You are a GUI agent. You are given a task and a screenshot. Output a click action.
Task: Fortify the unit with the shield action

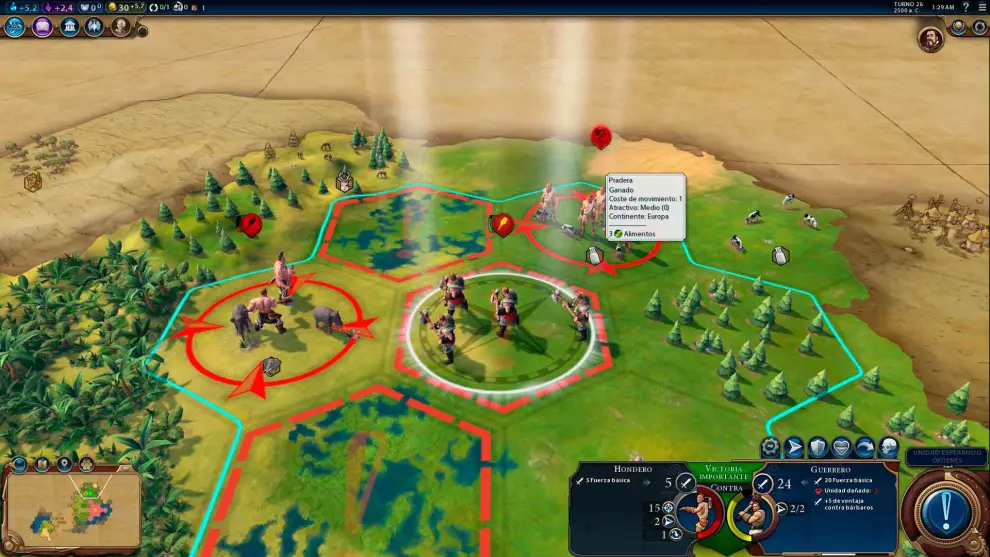point(818,447)
